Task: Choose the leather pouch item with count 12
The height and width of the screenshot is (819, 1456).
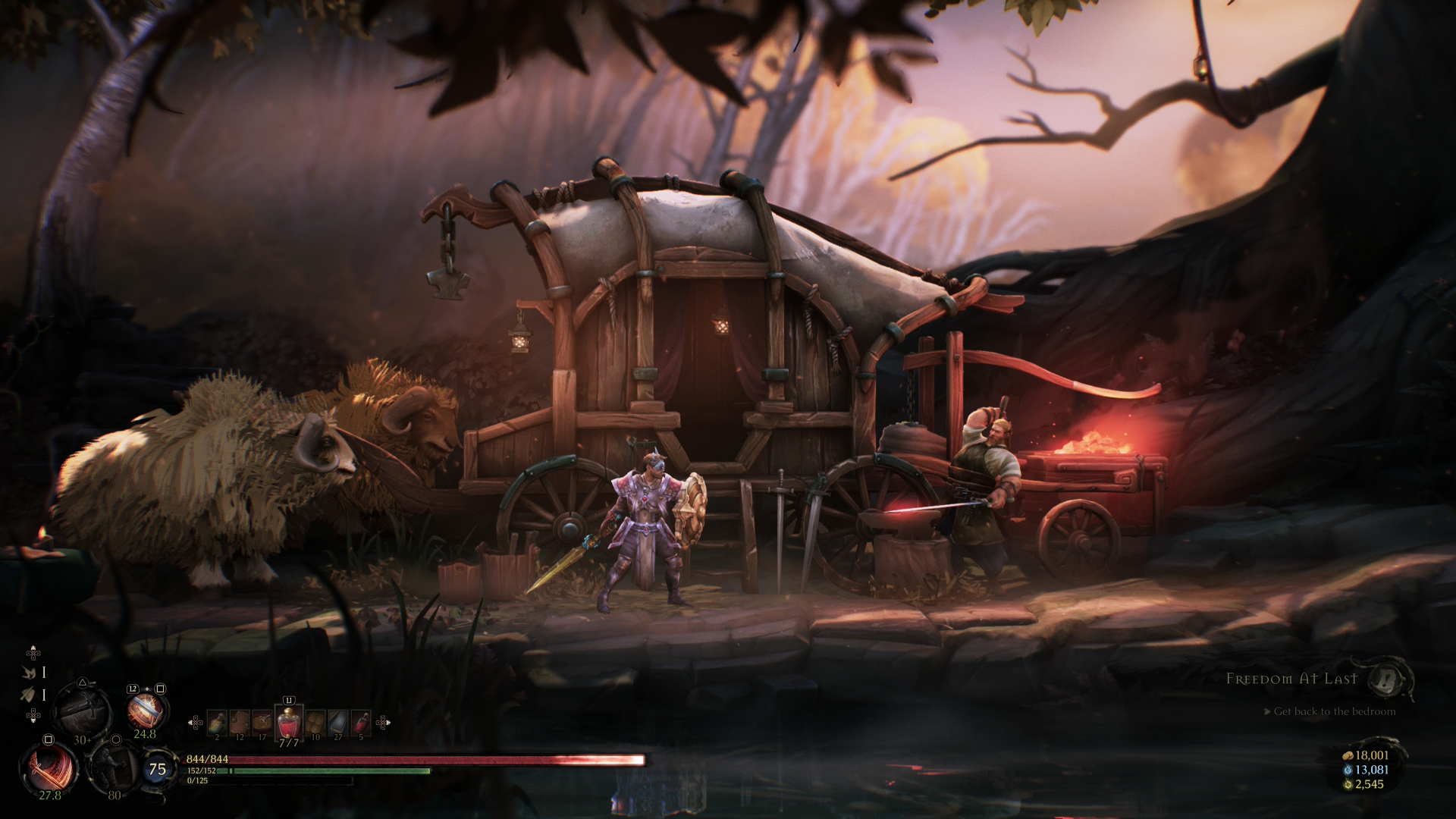Action: click(x=240, y=722)
